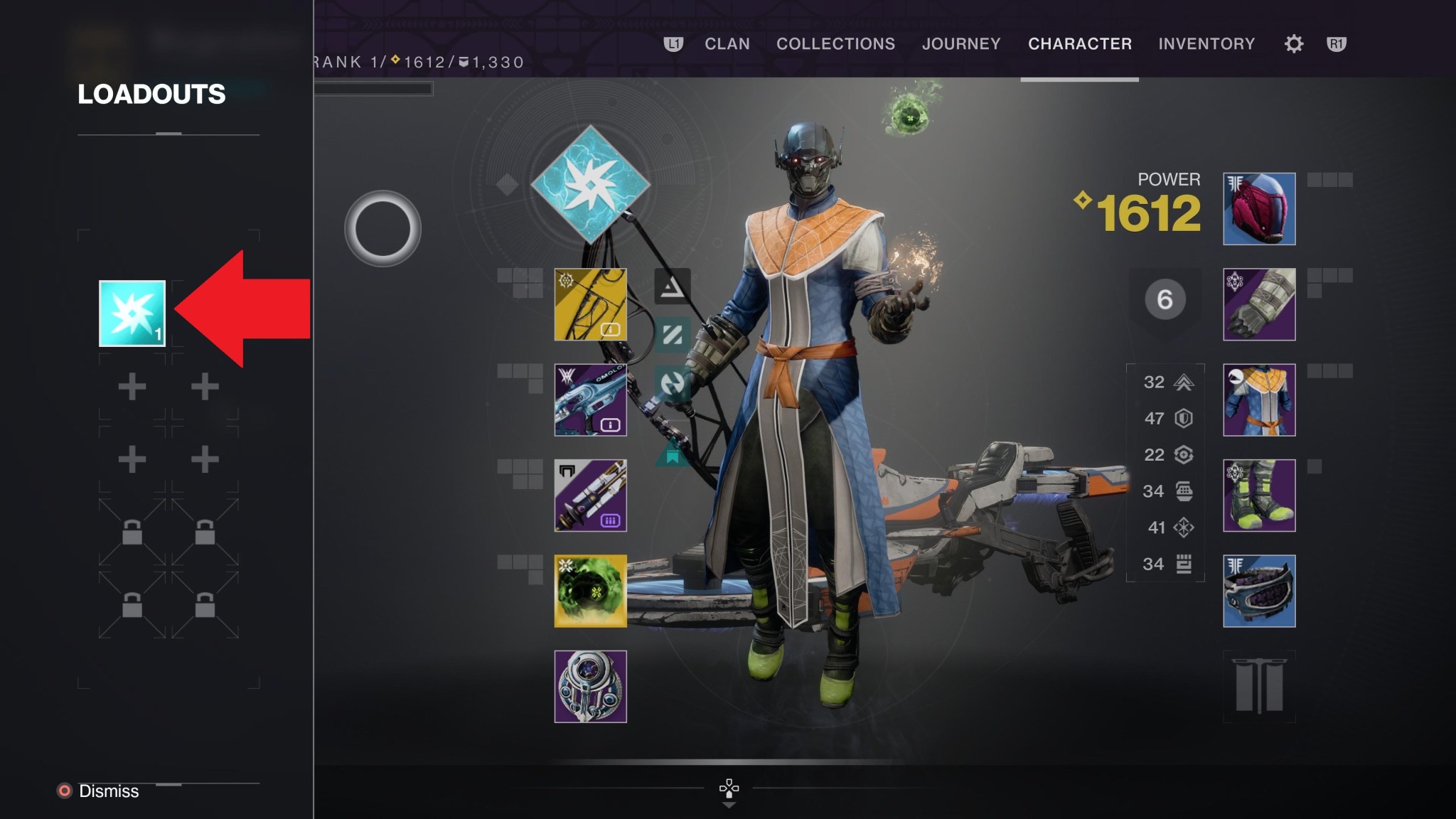Screen dimensions: 1456x819
Task: Open the settings gear menu
Action: coord(1293,44)
